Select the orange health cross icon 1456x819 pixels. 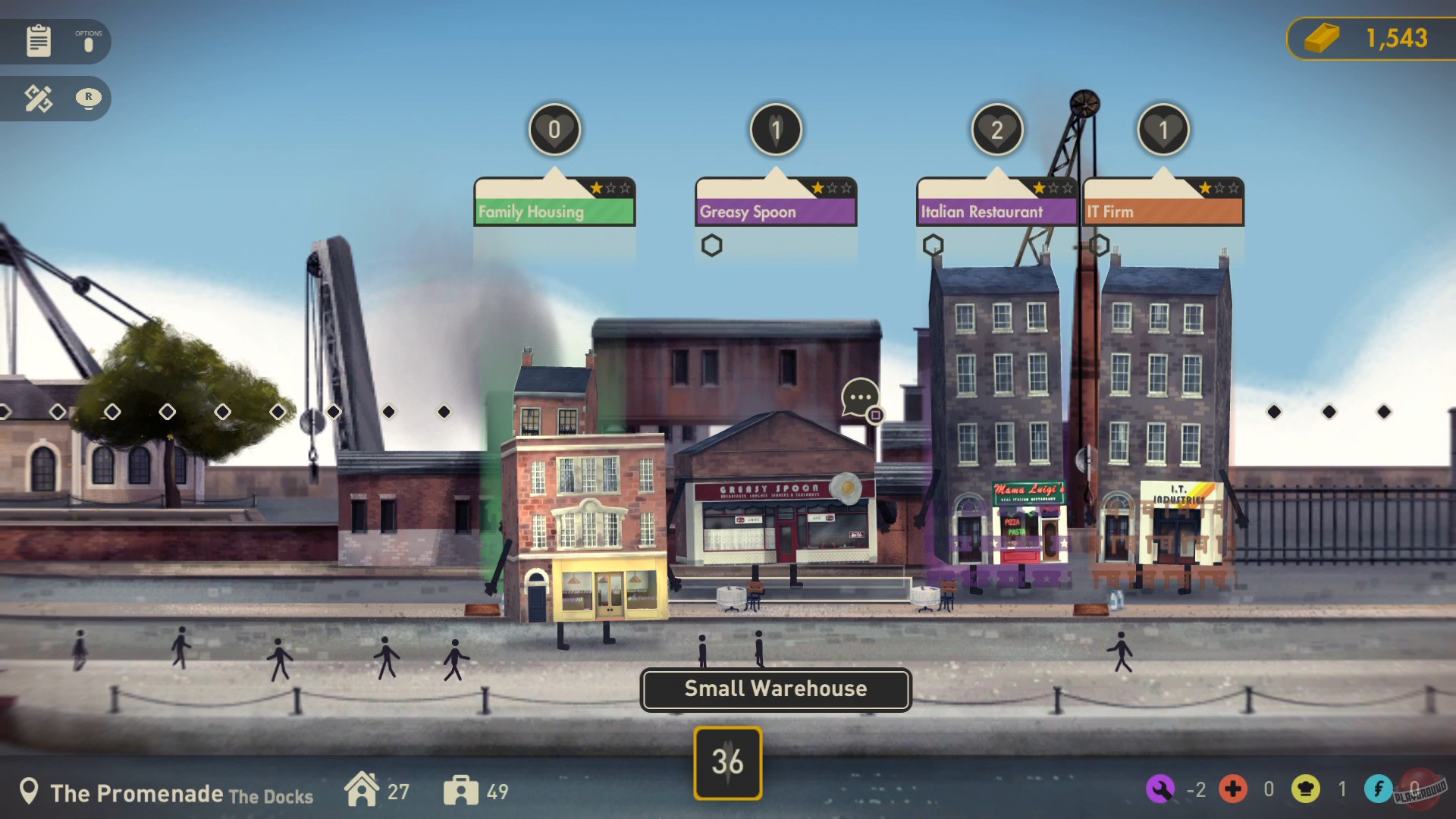pos(1235,789)
